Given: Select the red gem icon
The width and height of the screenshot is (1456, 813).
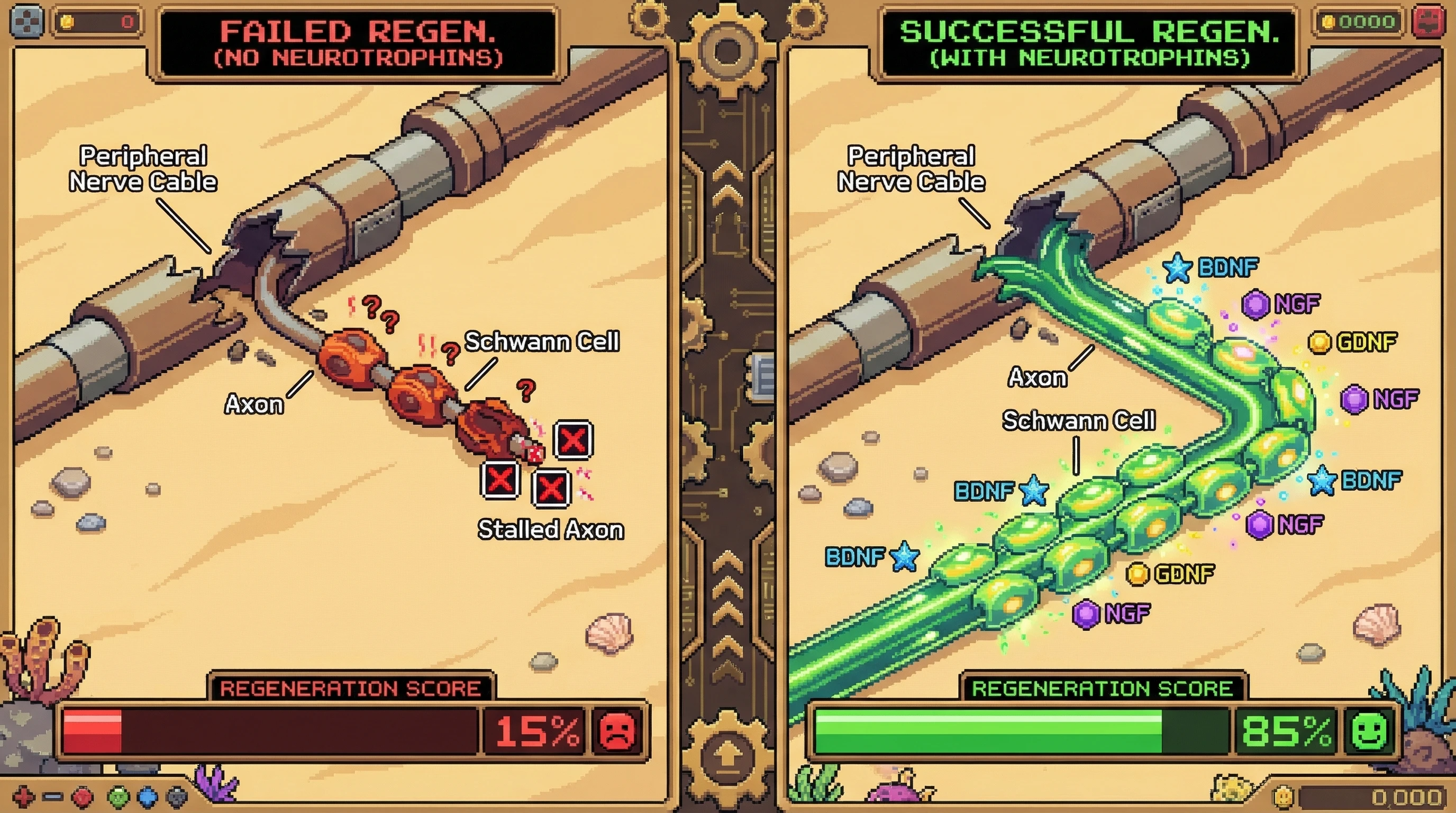Looking at the screenshot, I should click(83, 797).
